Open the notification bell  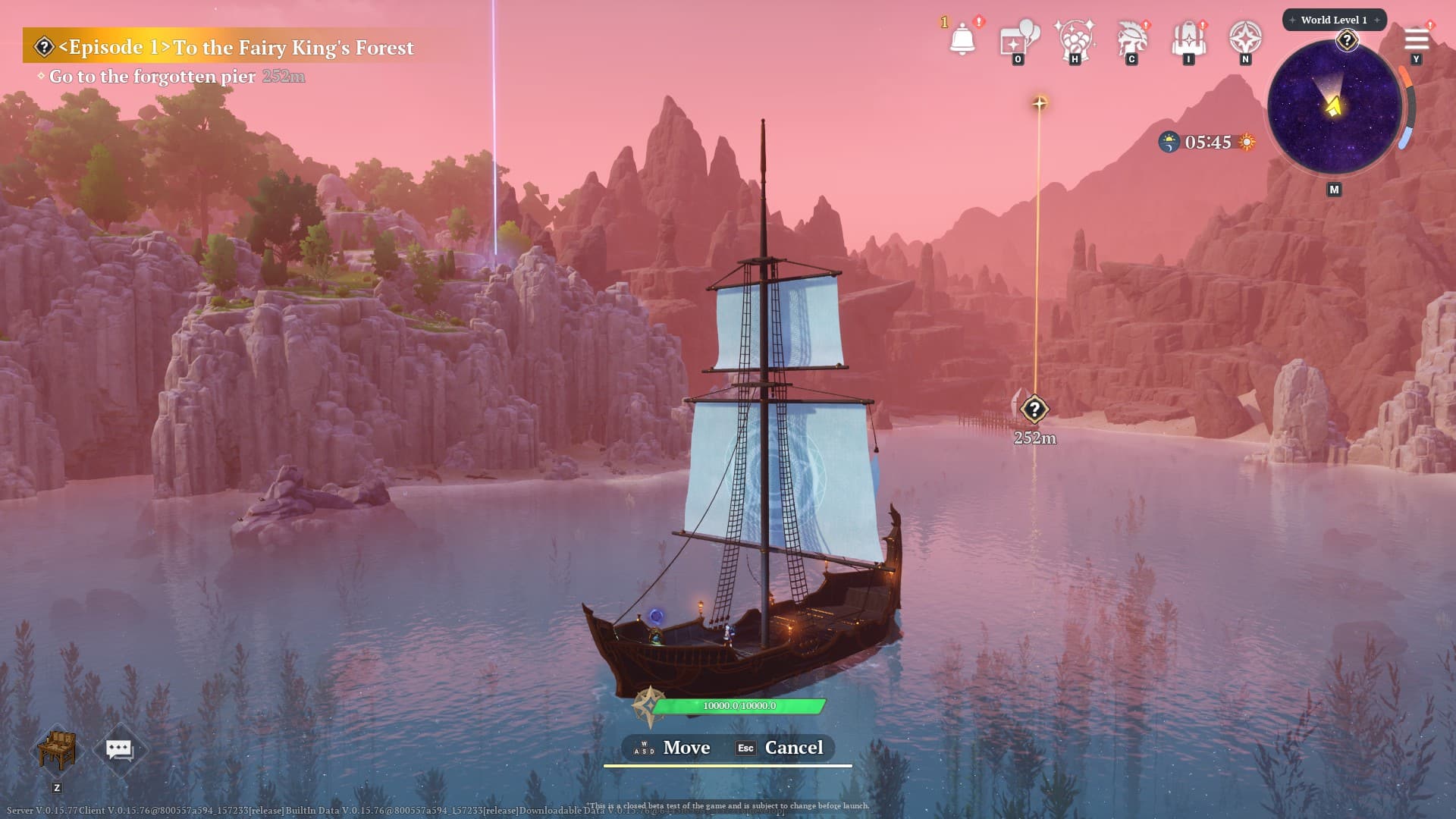tap(962, 38)
